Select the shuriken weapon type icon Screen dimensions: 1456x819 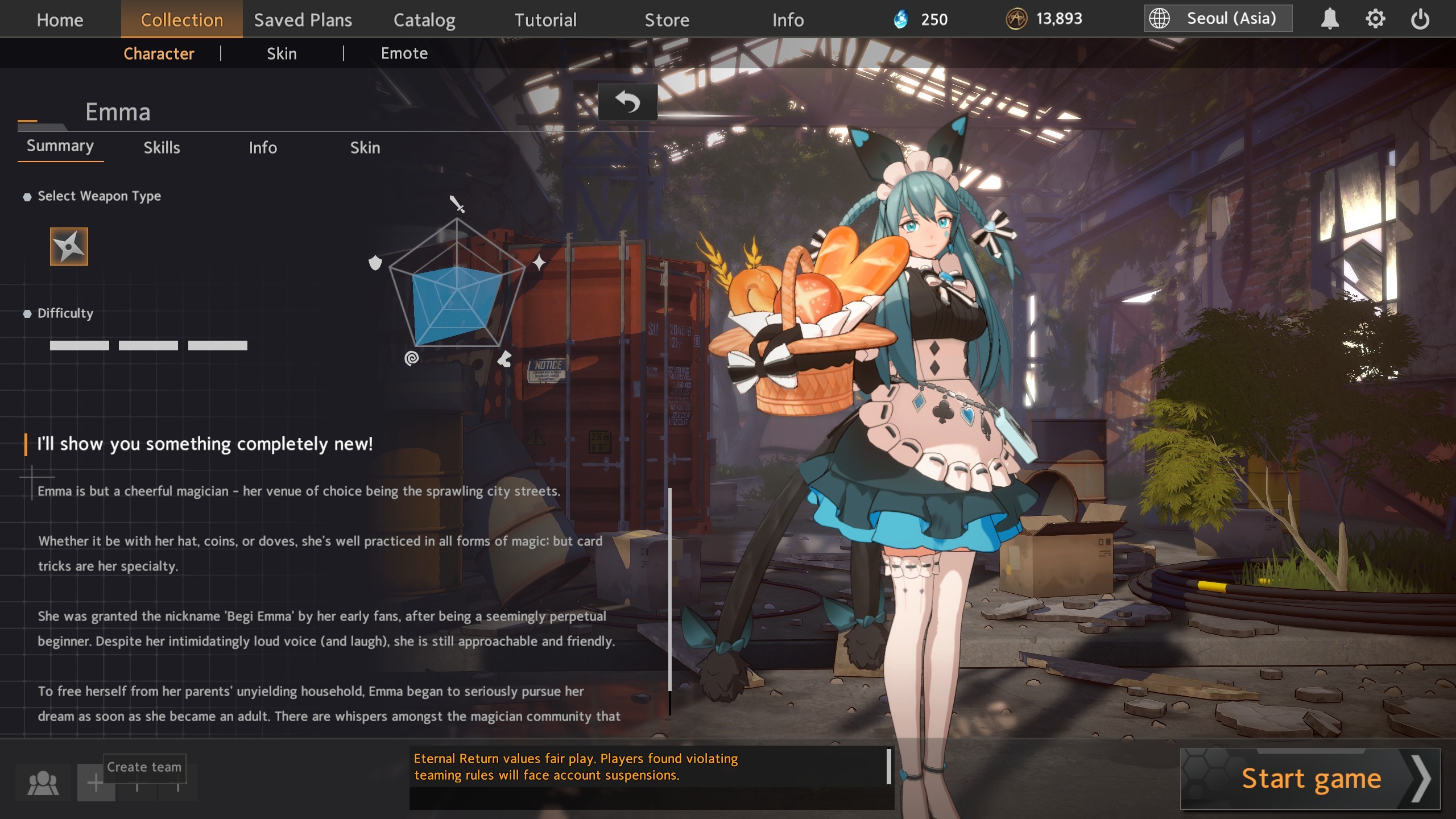[68, 247]
